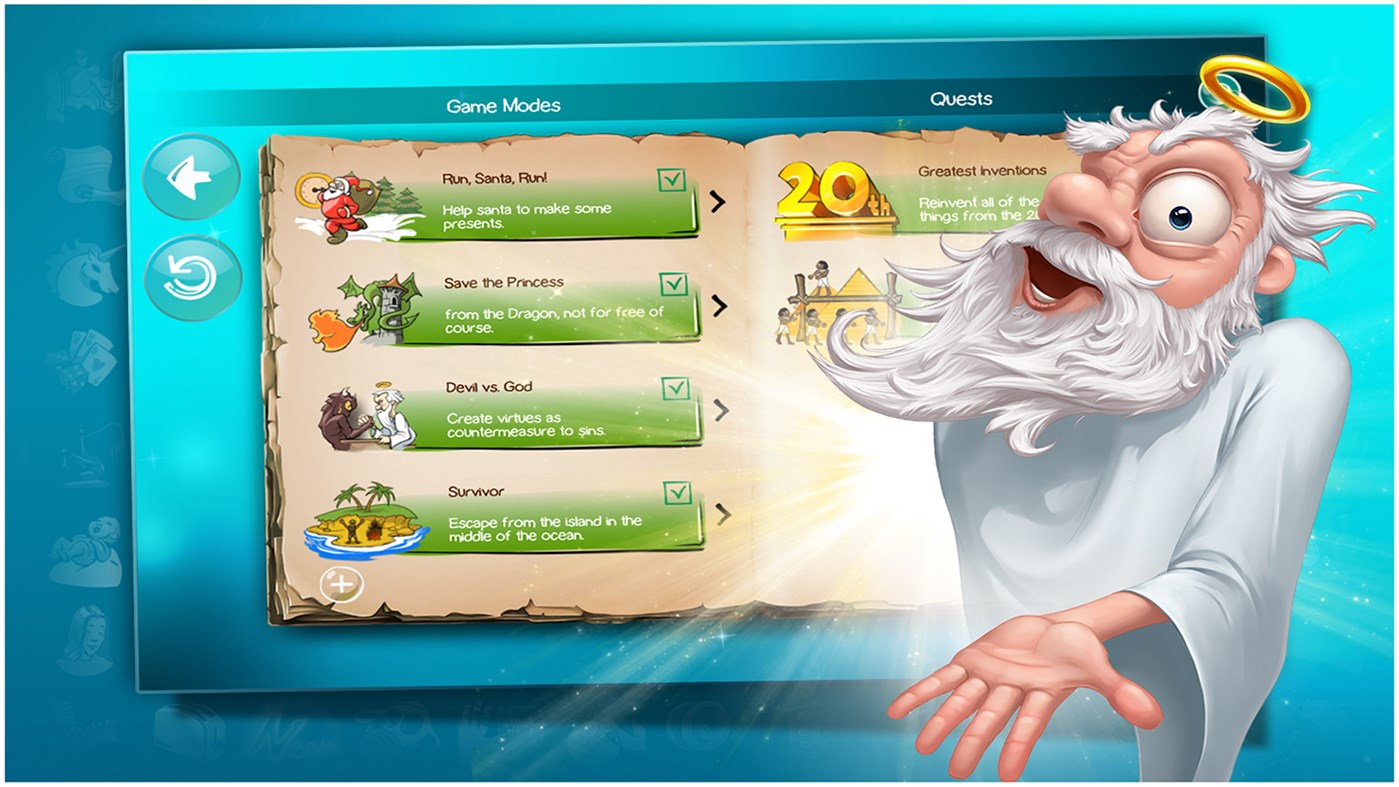Switch to the Quests tab

click(x=960, y=98)
